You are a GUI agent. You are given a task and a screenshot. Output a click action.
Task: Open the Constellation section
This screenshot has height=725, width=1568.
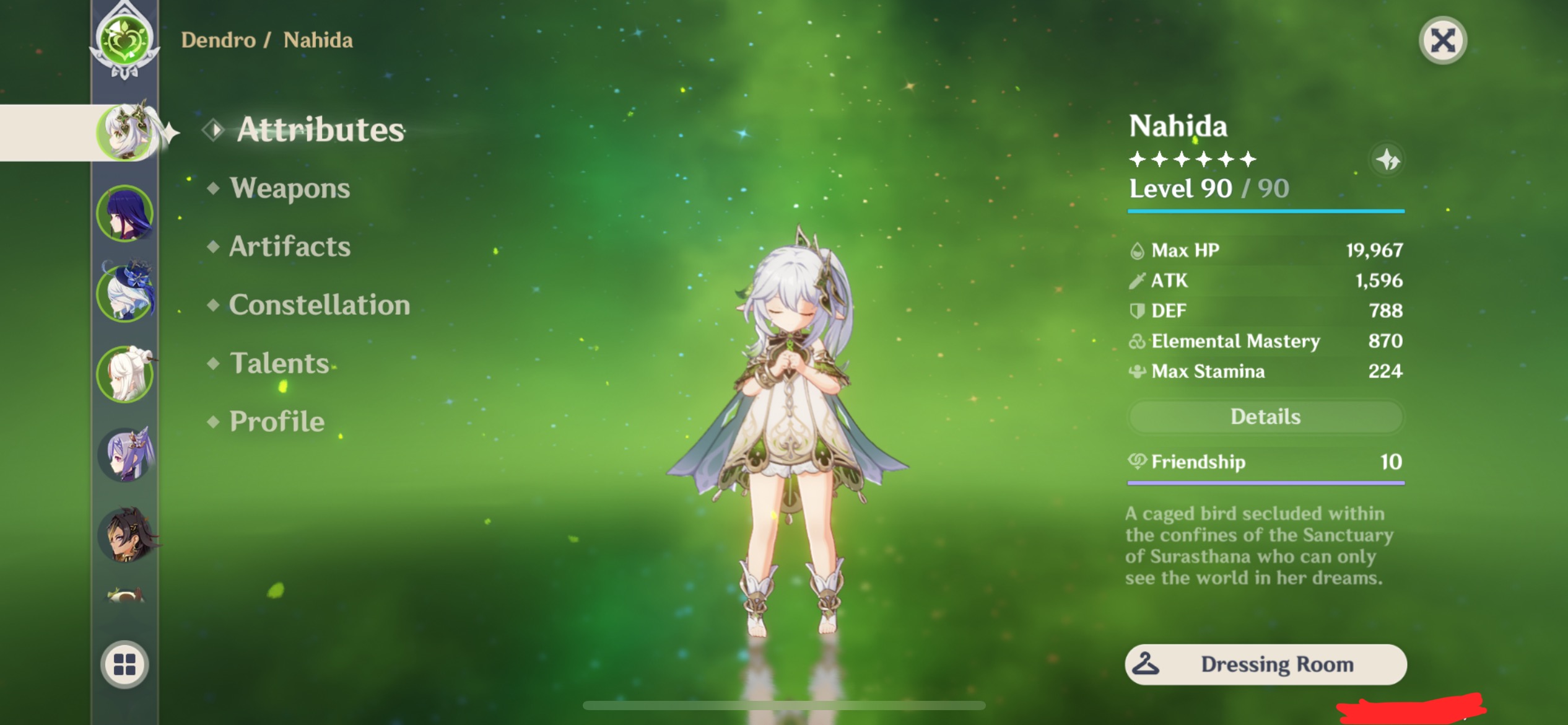(319, 305)
